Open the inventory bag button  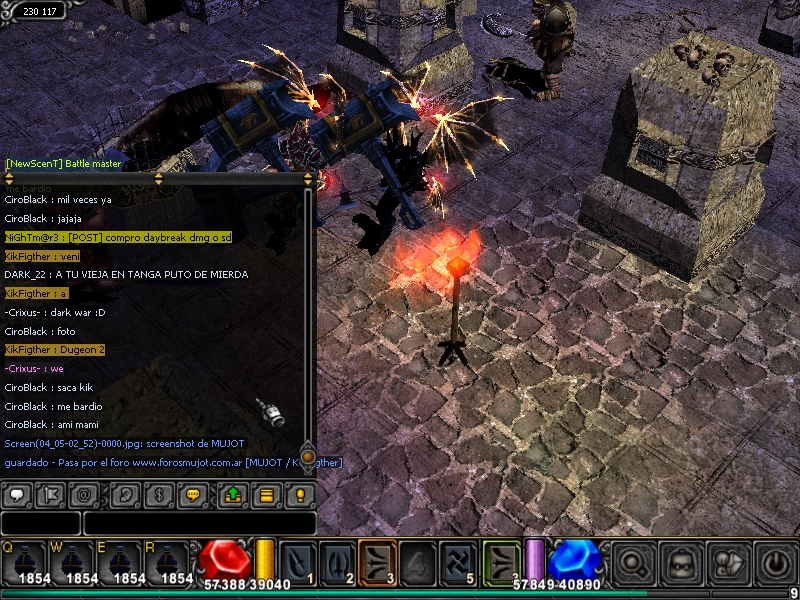[x=681, y=562]
